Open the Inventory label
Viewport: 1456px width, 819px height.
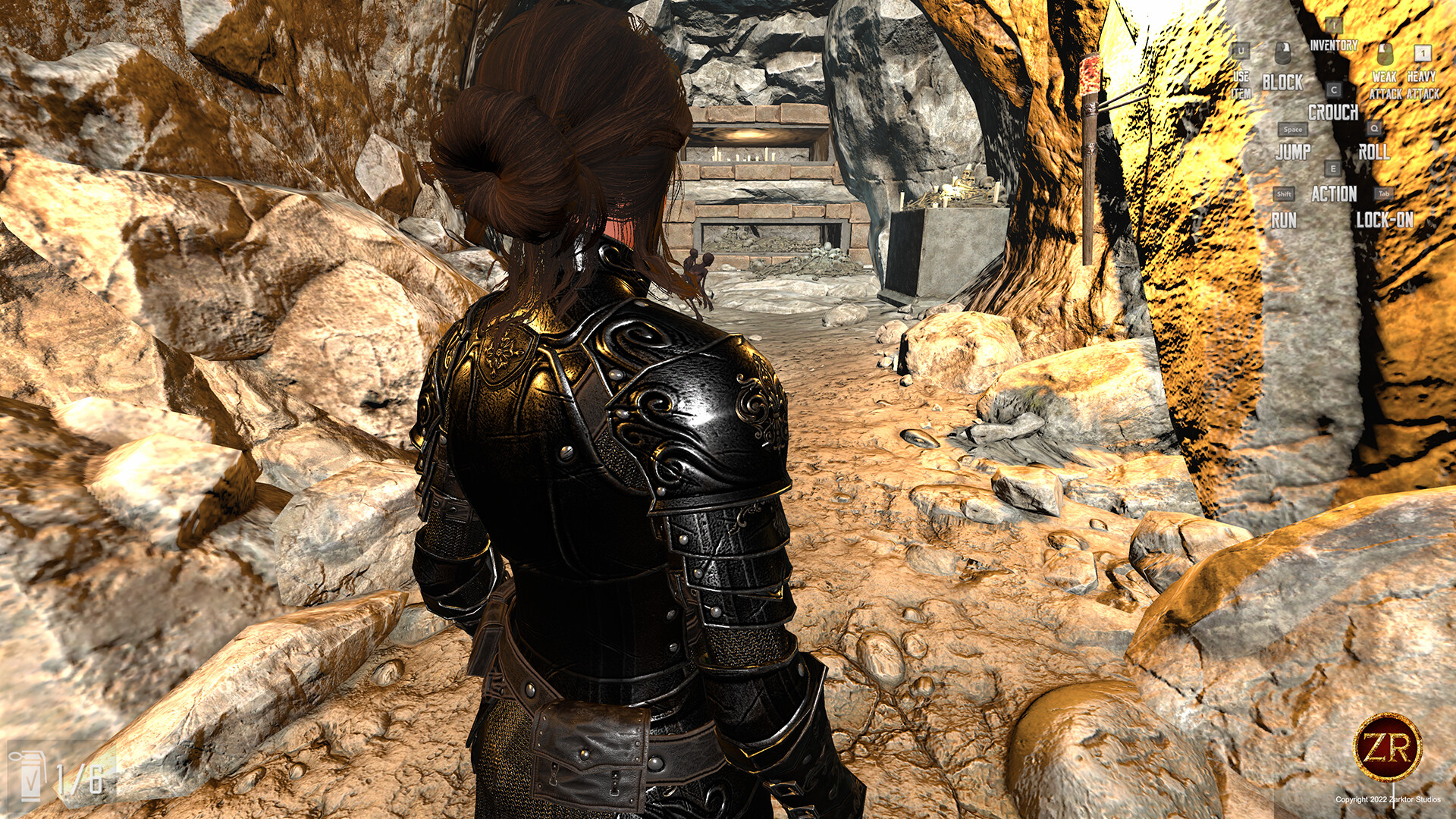(1334, 44)
